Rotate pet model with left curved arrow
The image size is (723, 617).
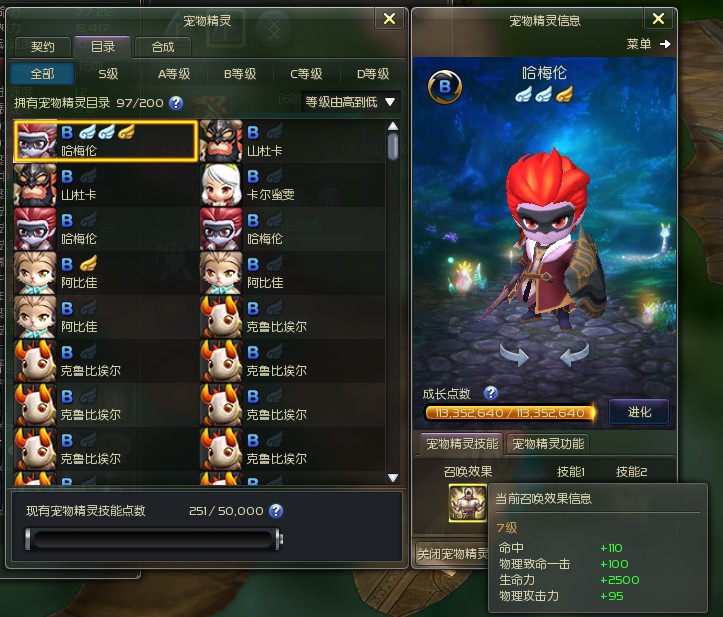click(515, 355)
